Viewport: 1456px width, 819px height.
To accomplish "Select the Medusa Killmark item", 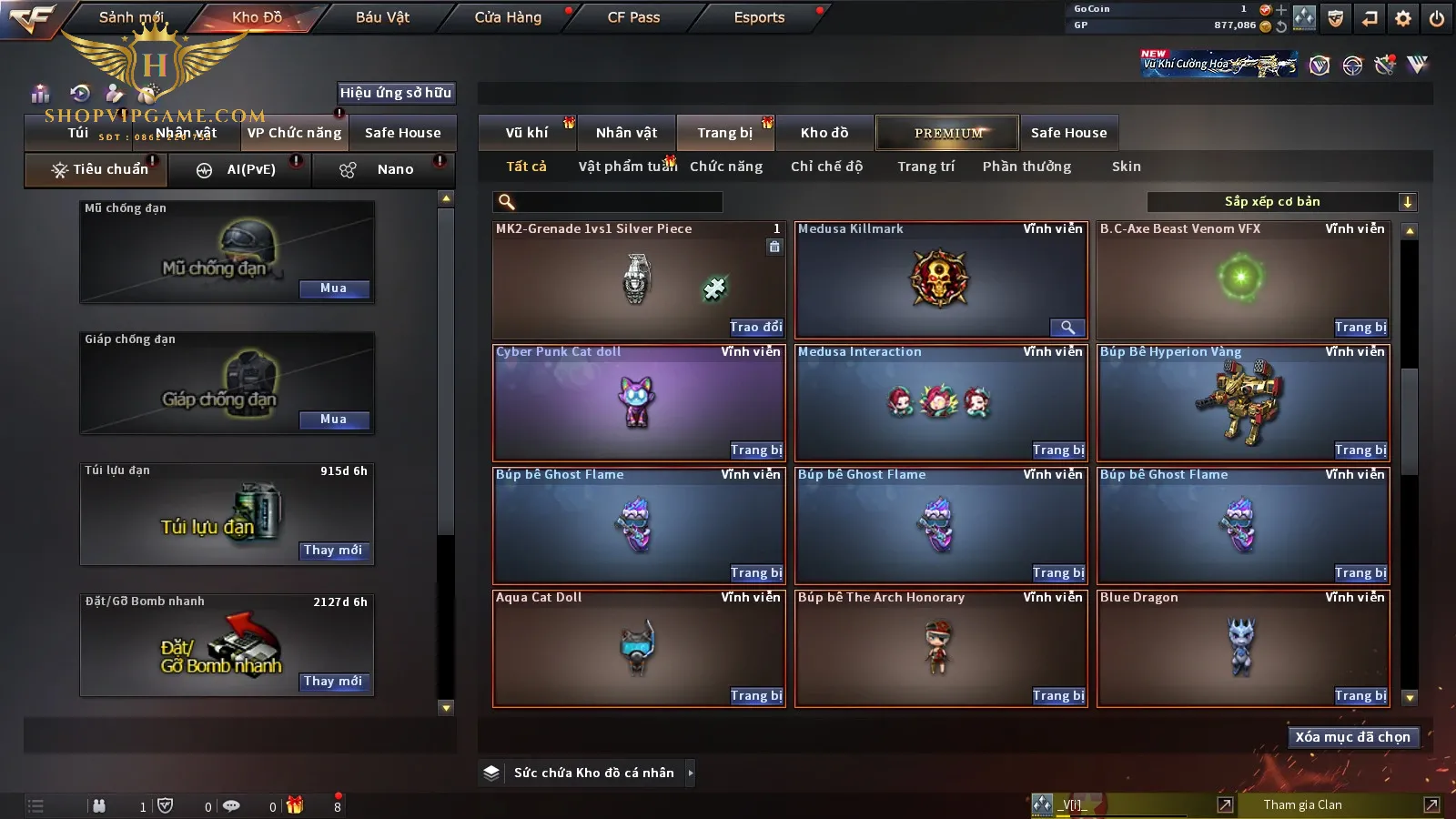I will pos(940,279).
